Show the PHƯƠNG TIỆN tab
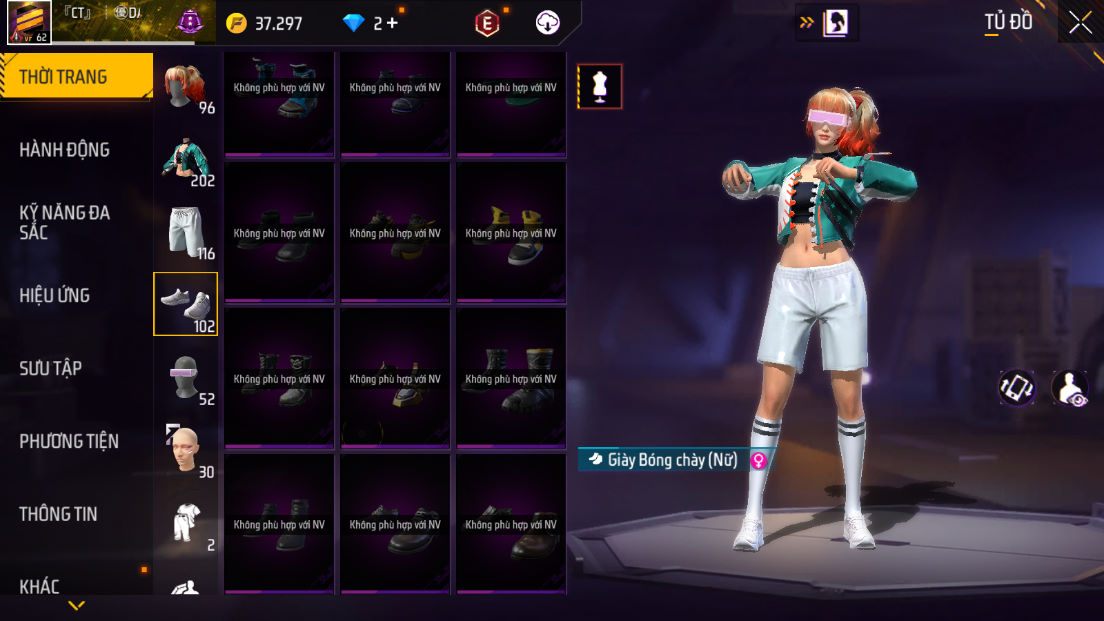The image size is (1104, 621). (x=69, y=441)
